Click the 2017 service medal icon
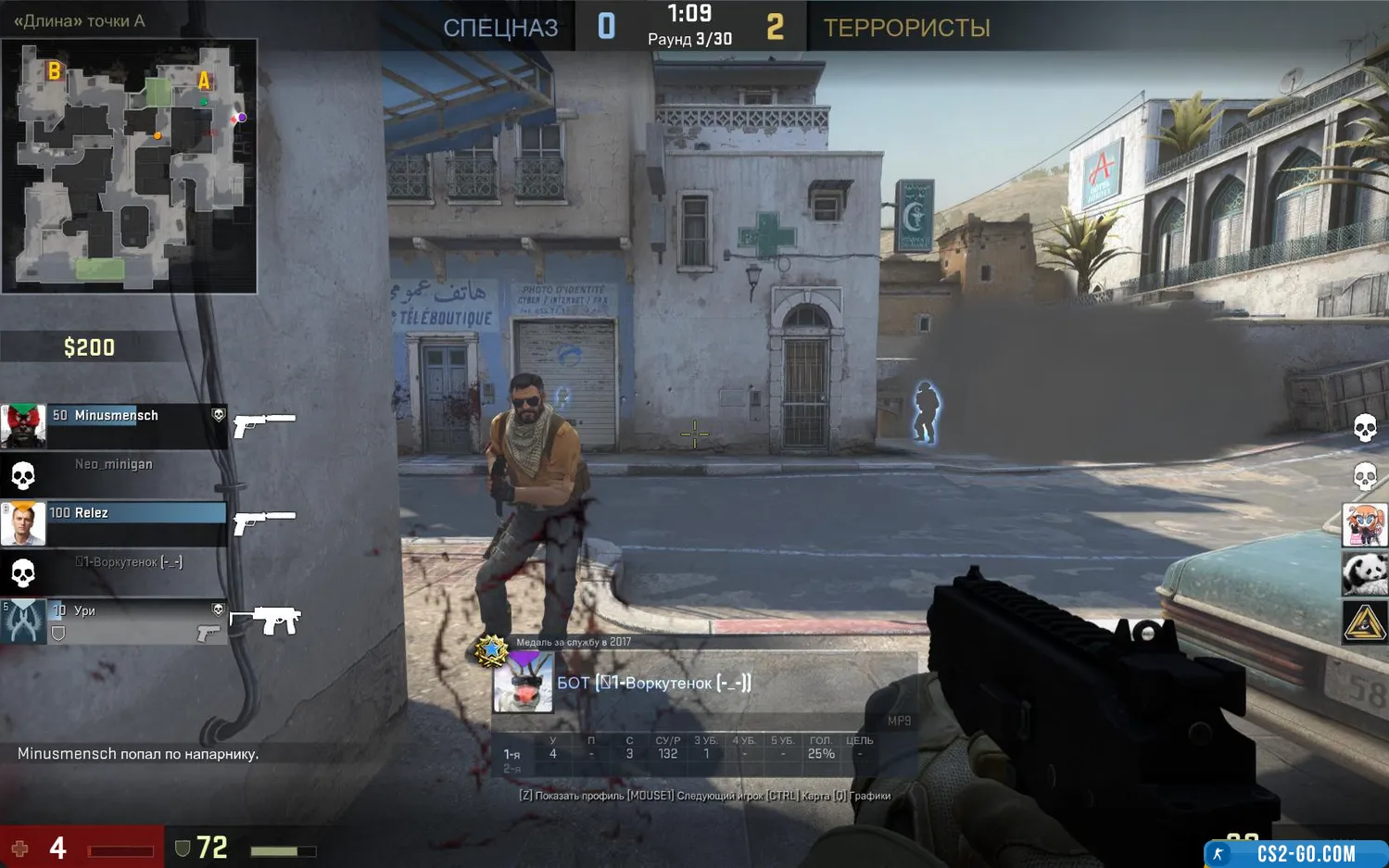This screenshot has width=1389, height=868. [492, 650]
